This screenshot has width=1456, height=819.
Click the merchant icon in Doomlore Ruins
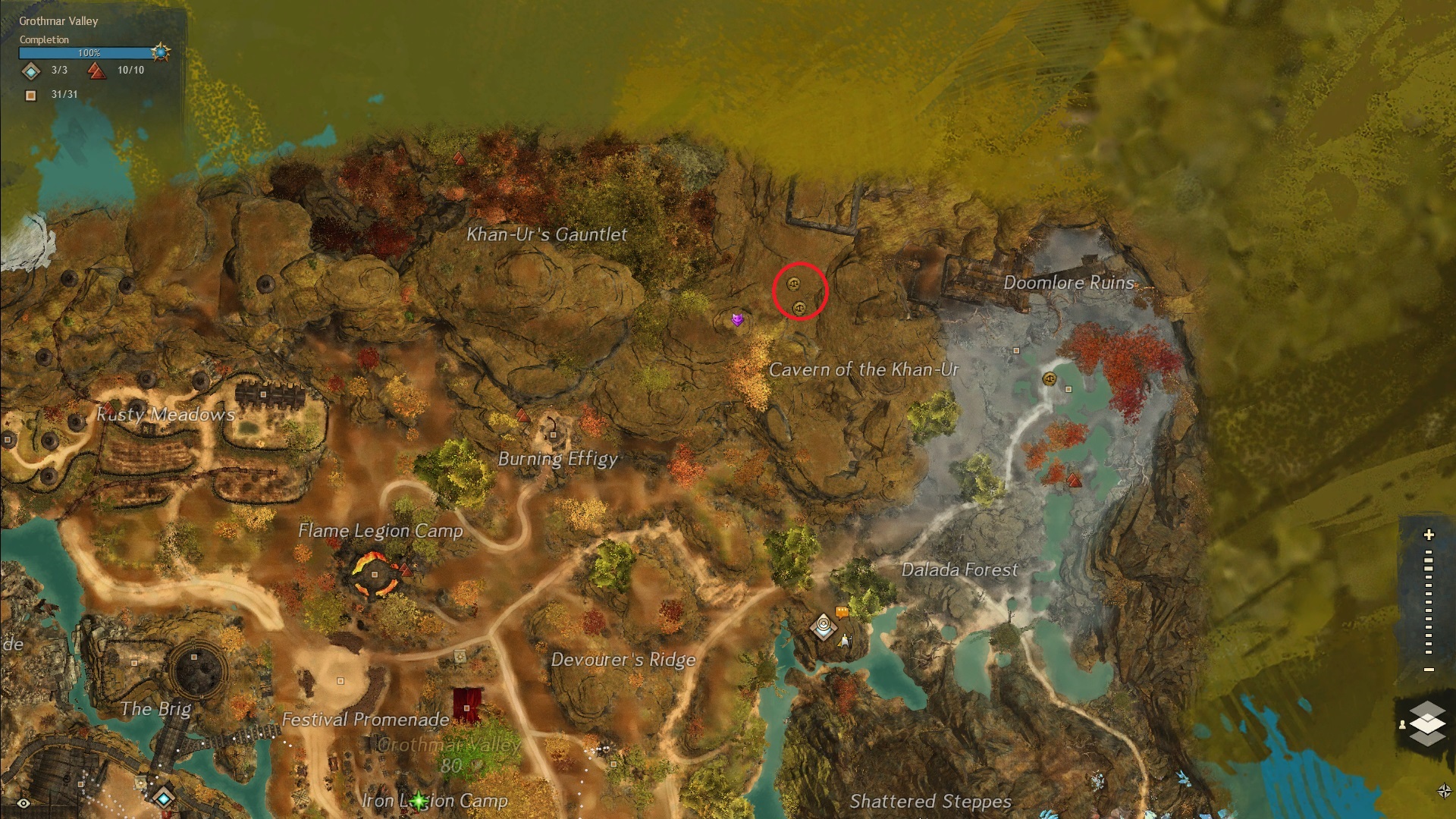coord(1050,378)
